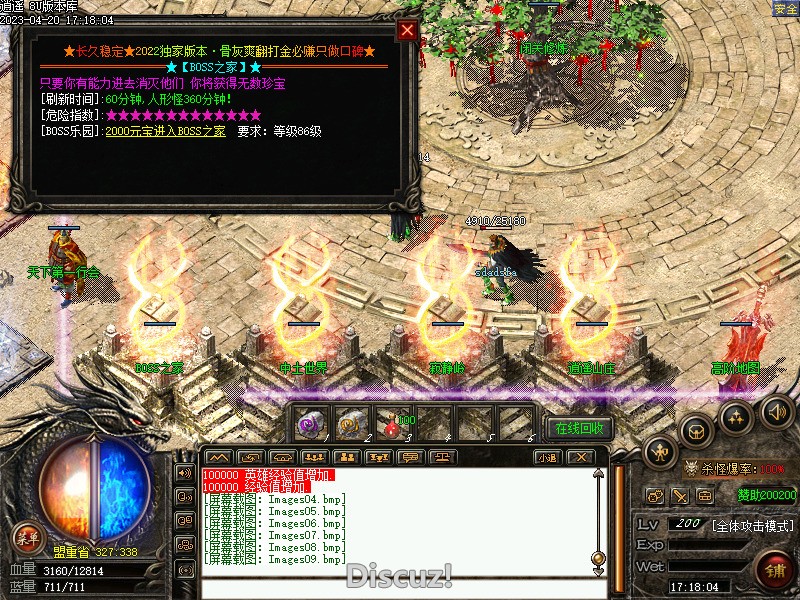Select the purple swirl stone in hotbar

point(311,424)
